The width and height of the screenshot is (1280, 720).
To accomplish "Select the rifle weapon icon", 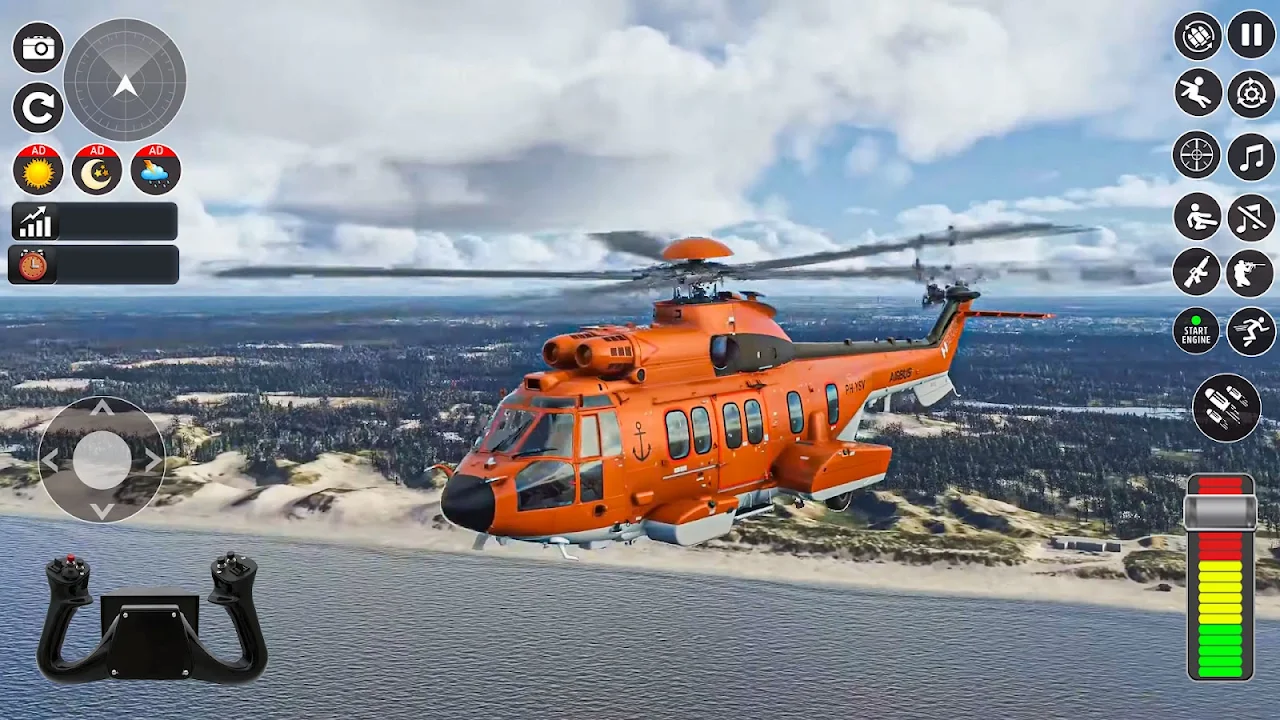I will [x=1197, y=273].
